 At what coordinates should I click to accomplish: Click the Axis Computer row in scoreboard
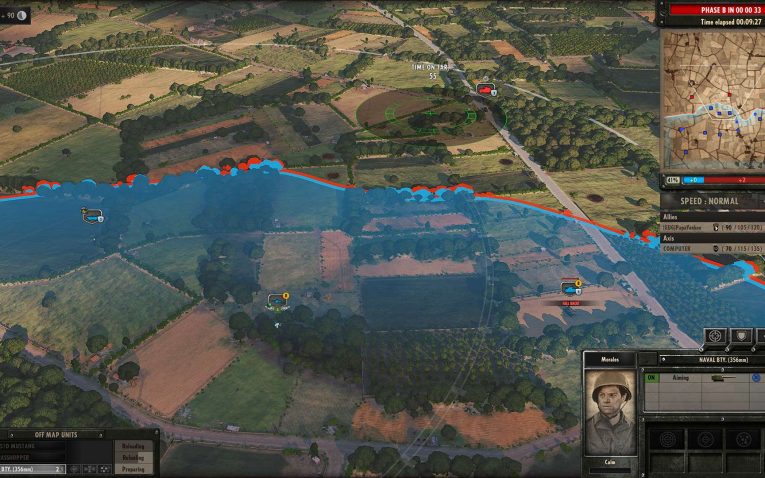tap(710, 248)
